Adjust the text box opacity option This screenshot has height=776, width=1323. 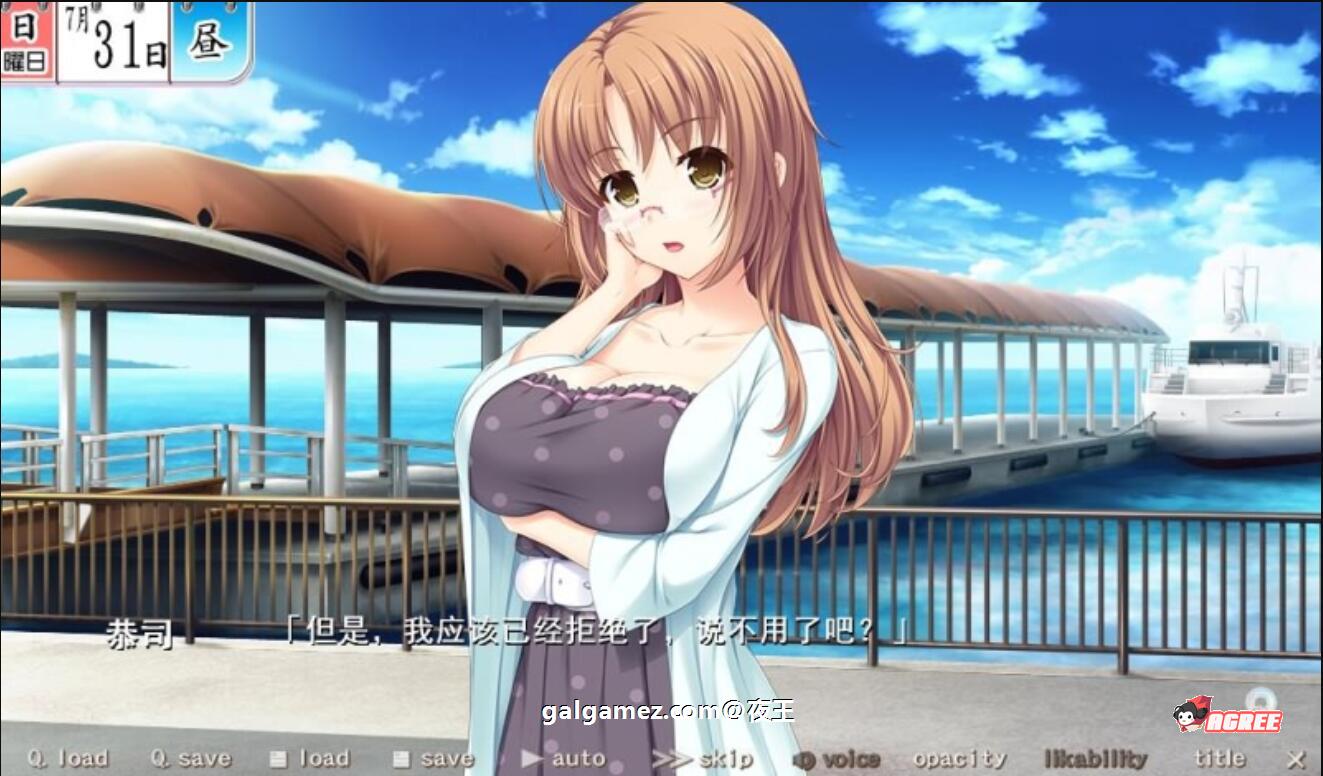pyautogui.click(x=959, y=759)
